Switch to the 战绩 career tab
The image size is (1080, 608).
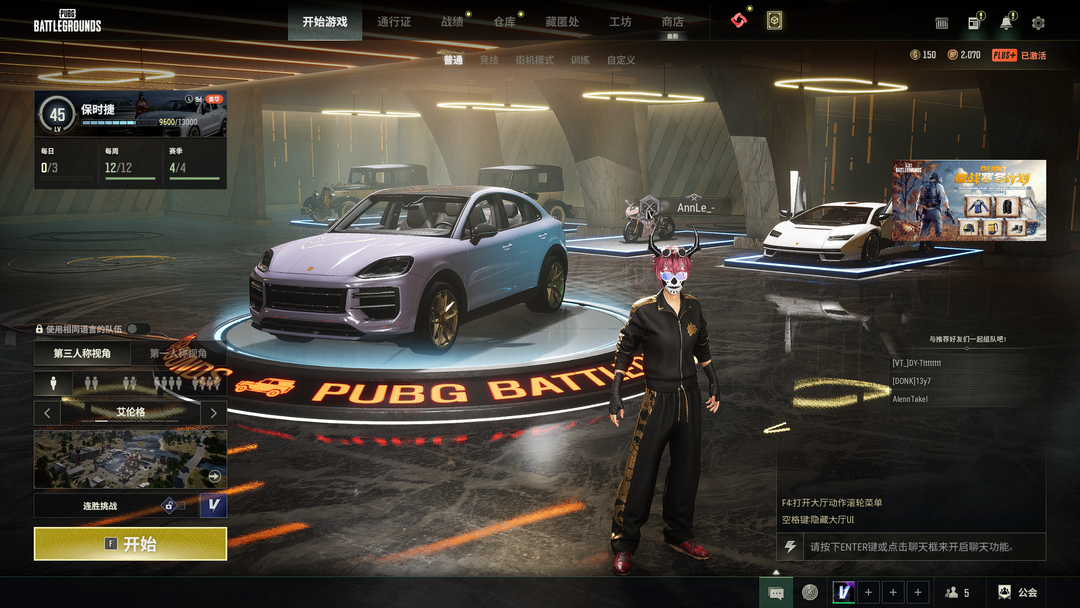pos(452,22)
